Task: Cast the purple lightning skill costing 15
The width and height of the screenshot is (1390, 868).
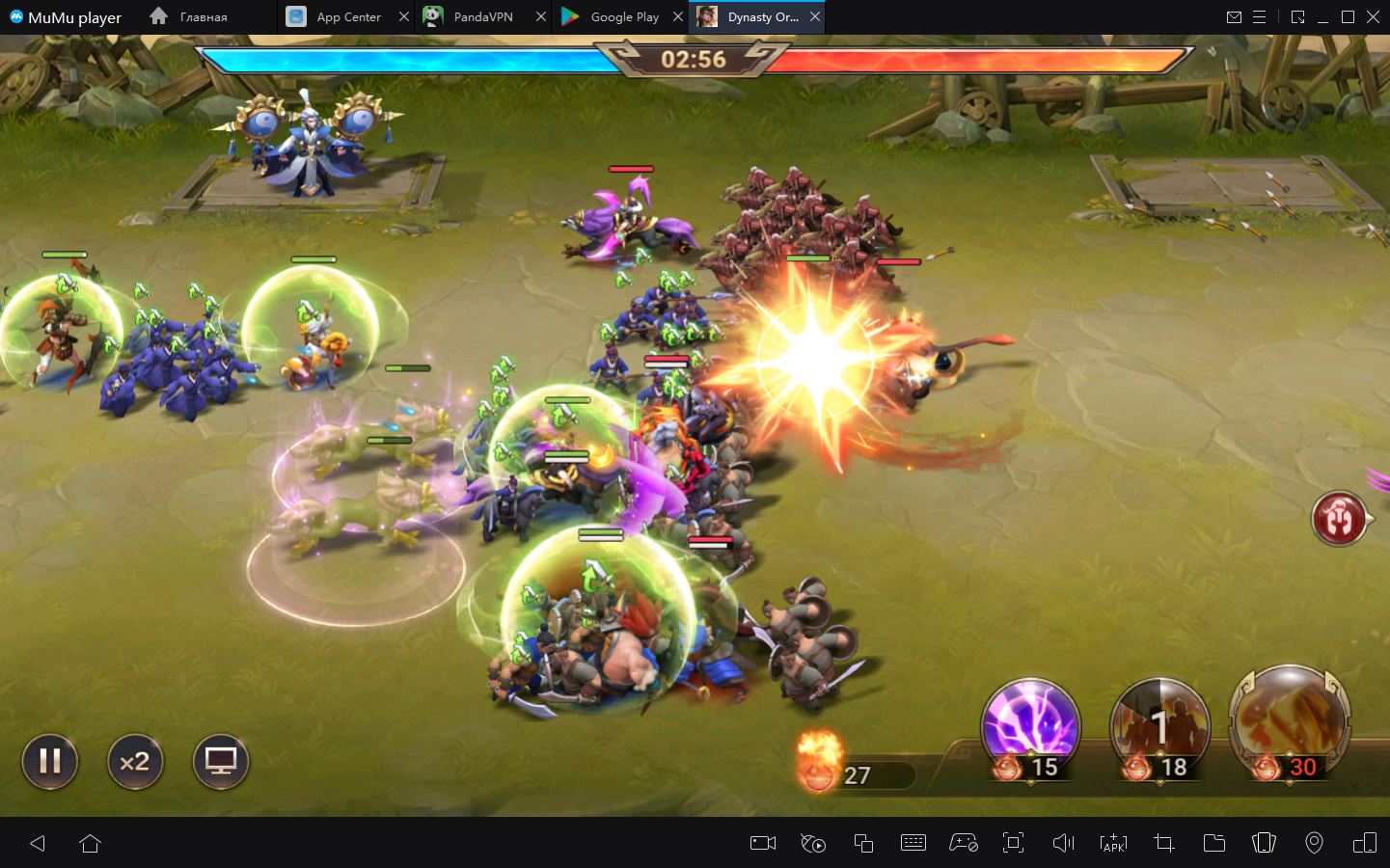Action: [1030, 726]
